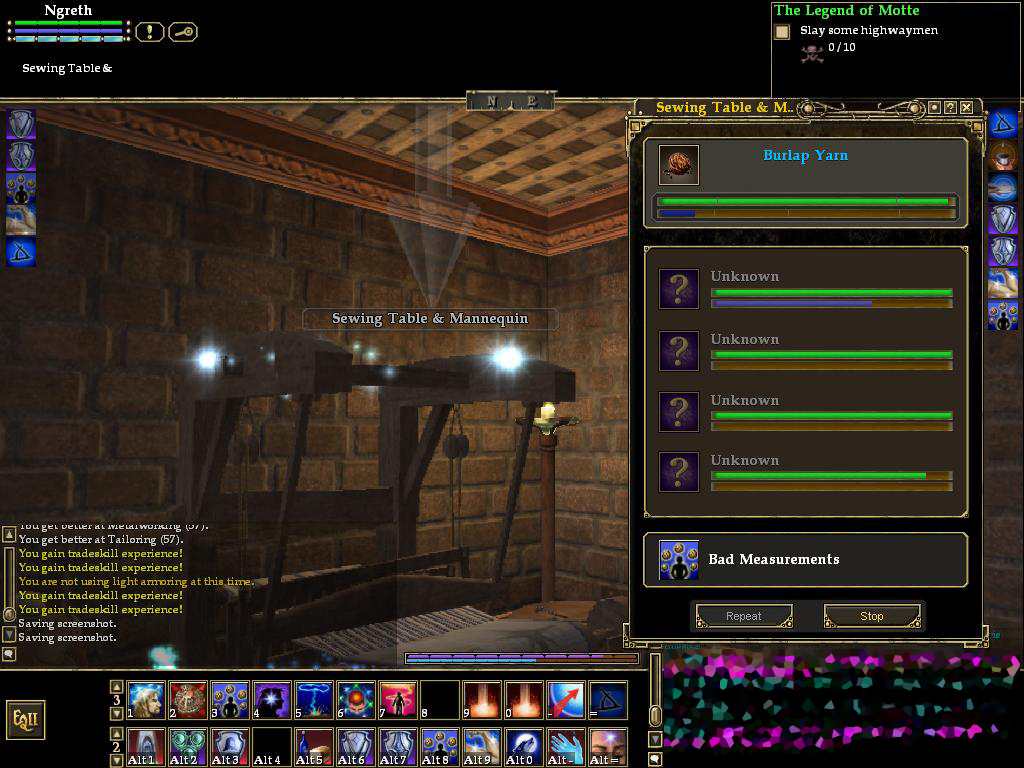
Task: Activate the bearded face ability in slot 1
Action: [x=146, y=700]
